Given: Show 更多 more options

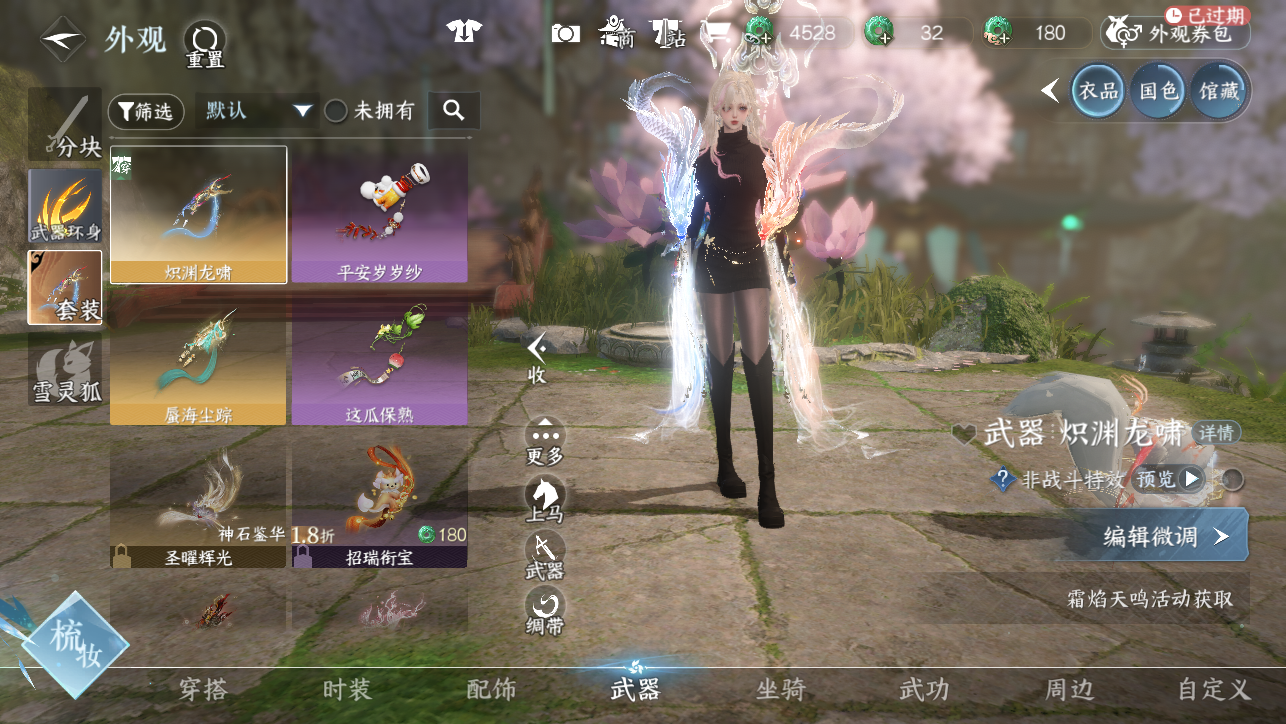Looking at the screenshot, I should tap(545, 441).
